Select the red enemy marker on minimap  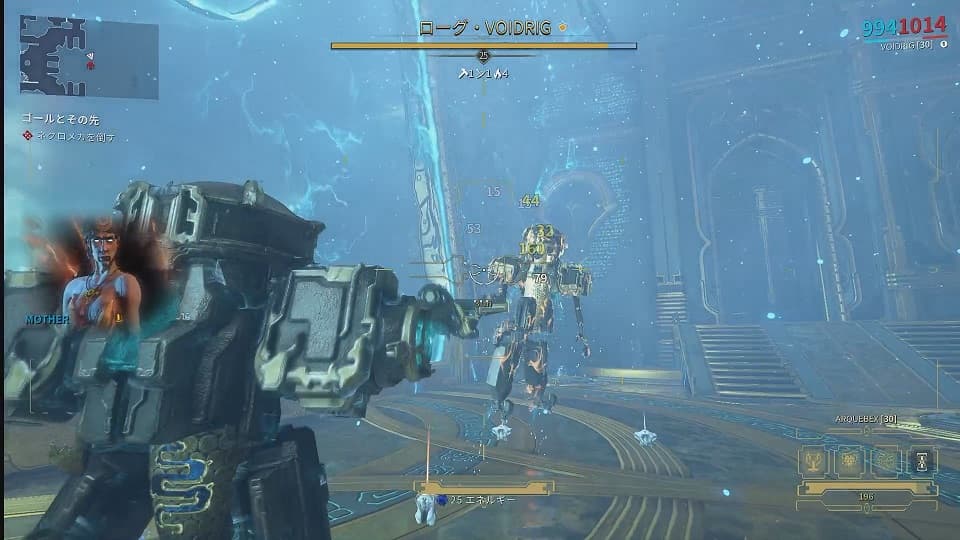(91, 66)
